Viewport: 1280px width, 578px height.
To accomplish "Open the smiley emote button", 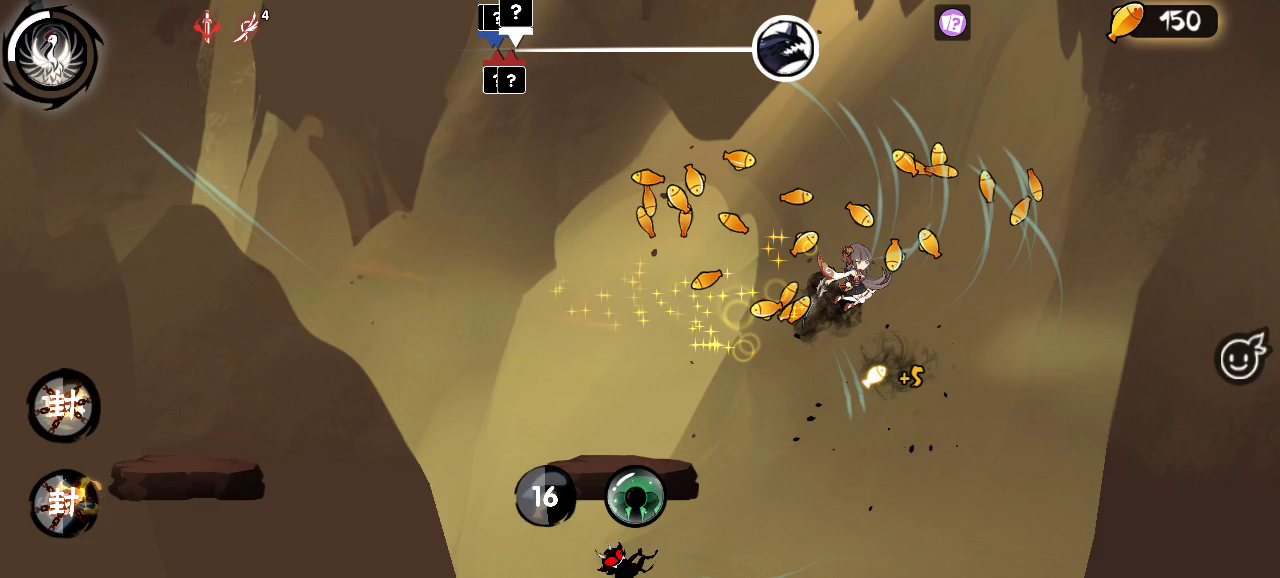I will (1240, 357).
